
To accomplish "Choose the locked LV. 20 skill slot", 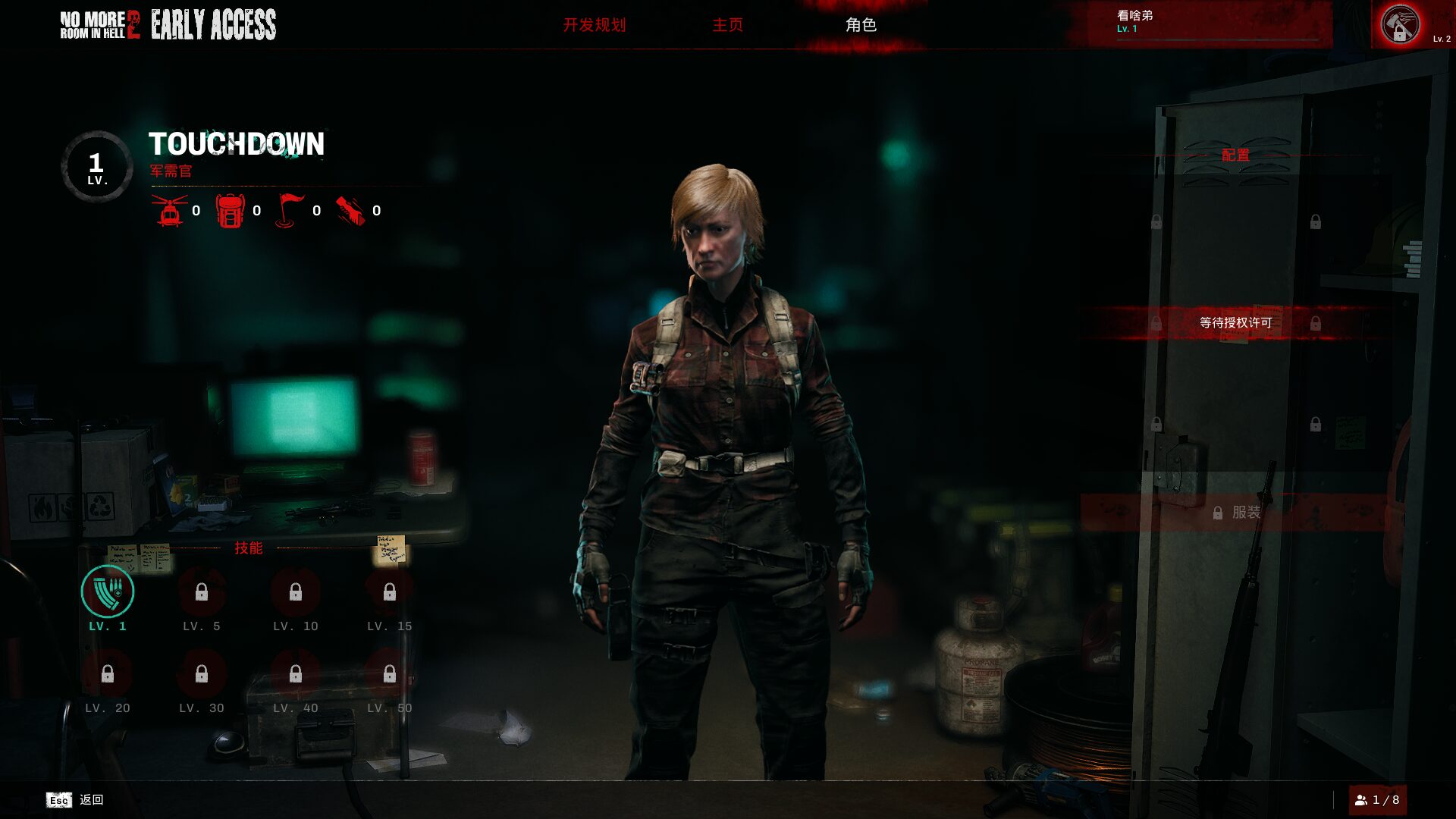I will pyautogui.click(x=108, y=674).
